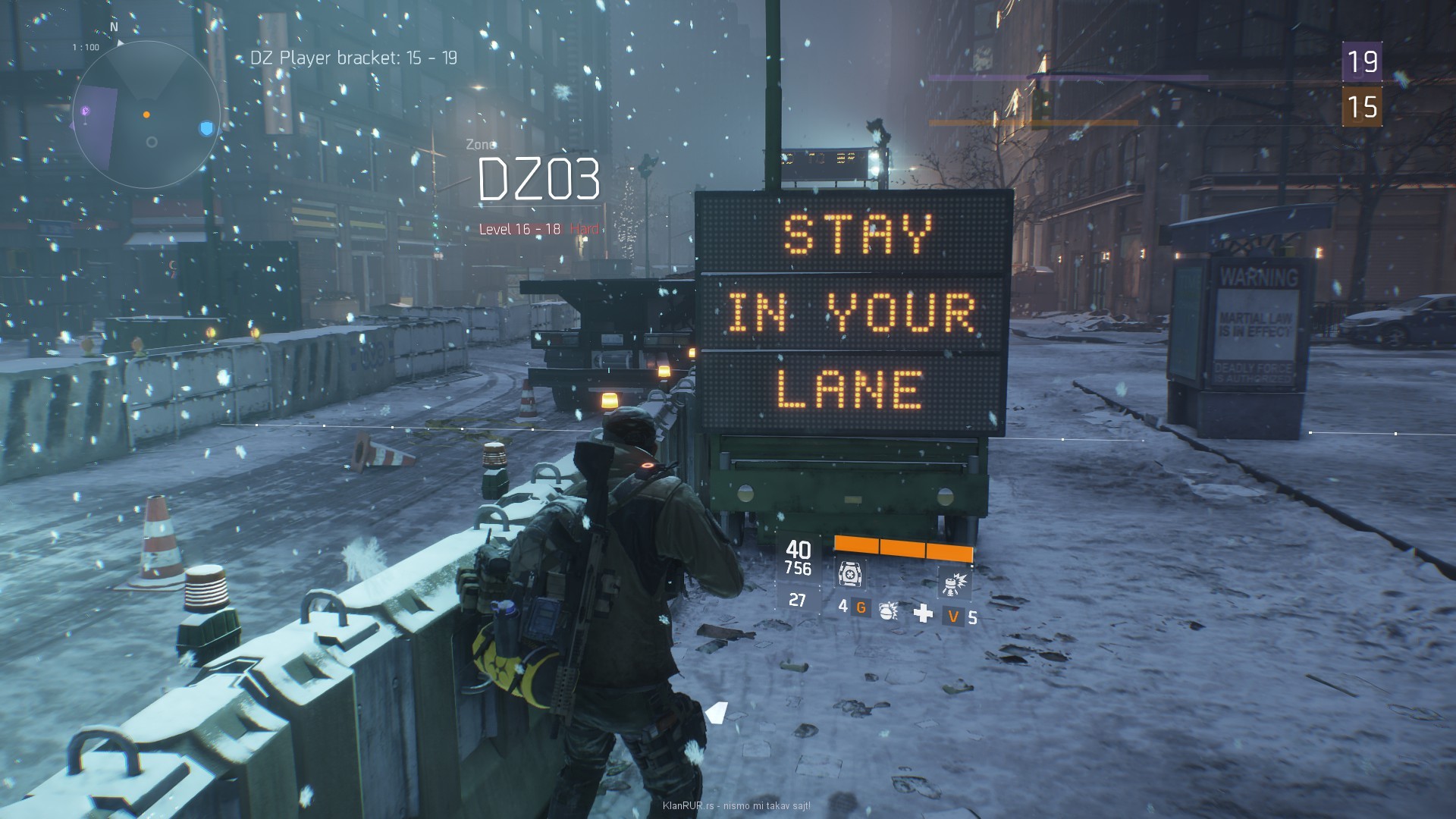
Task: Activate the turret skill icon
Action: click(x=954, y=582)
